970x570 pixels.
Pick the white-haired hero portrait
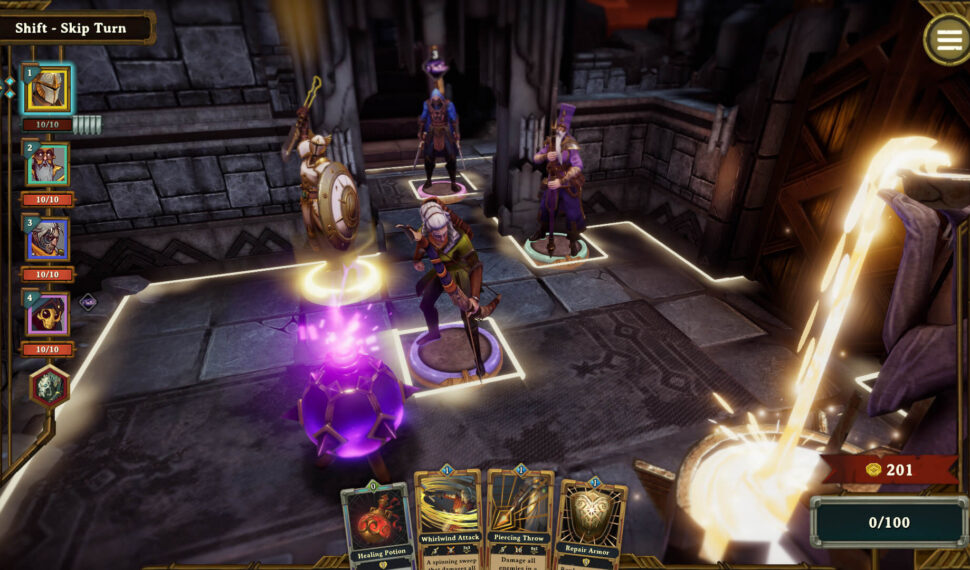pos(47,240)
